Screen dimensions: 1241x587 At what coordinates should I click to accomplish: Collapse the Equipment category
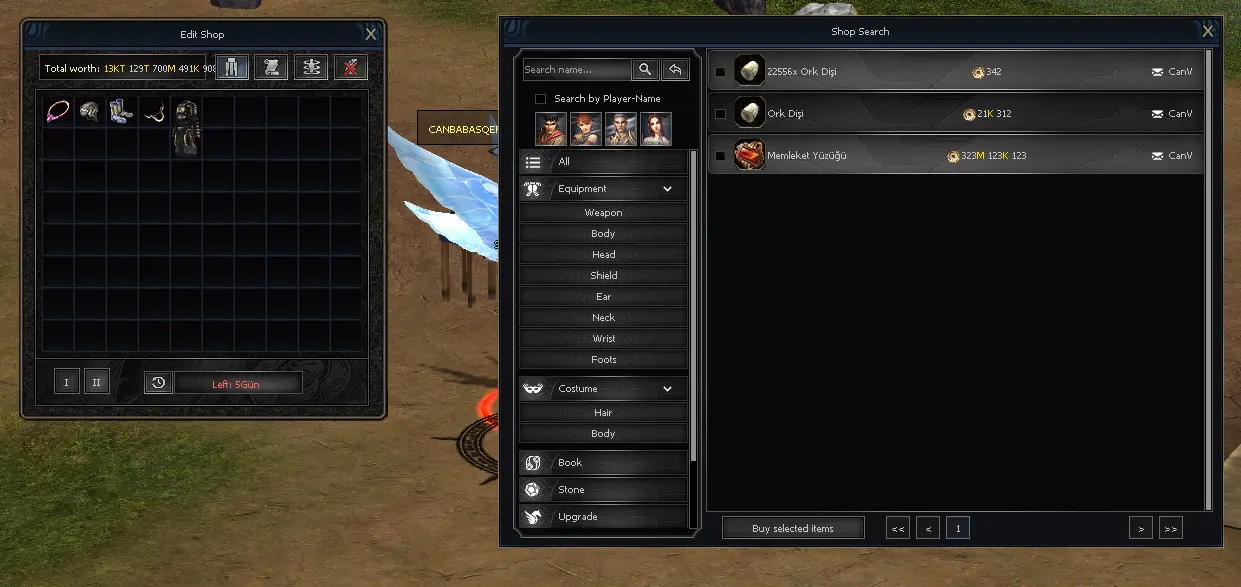click(667, 189)
